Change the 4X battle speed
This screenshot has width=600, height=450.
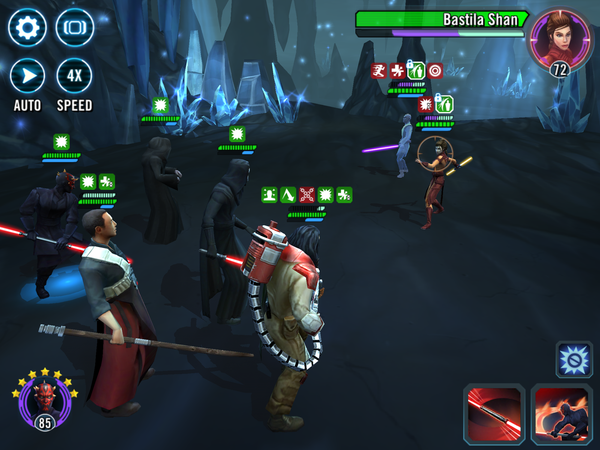74,76
